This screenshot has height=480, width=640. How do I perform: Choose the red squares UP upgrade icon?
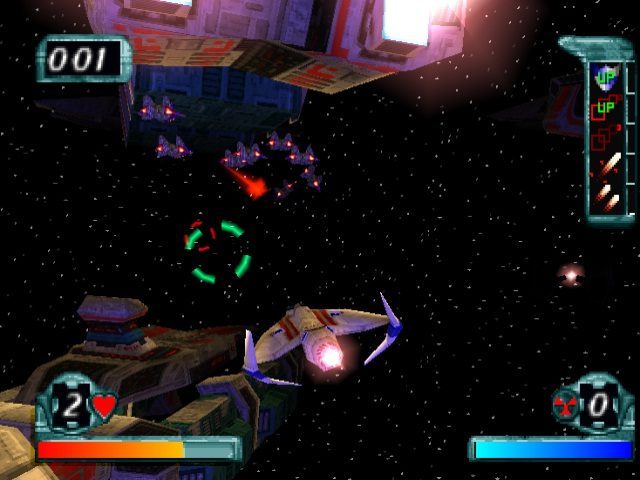pos(605,108)
